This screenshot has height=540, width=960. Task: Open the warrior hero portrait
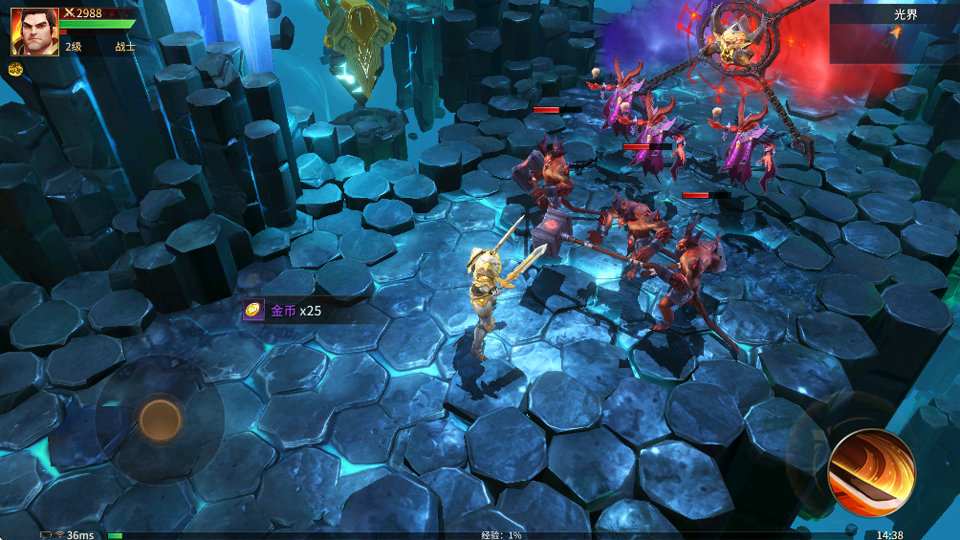coord(34,32)
